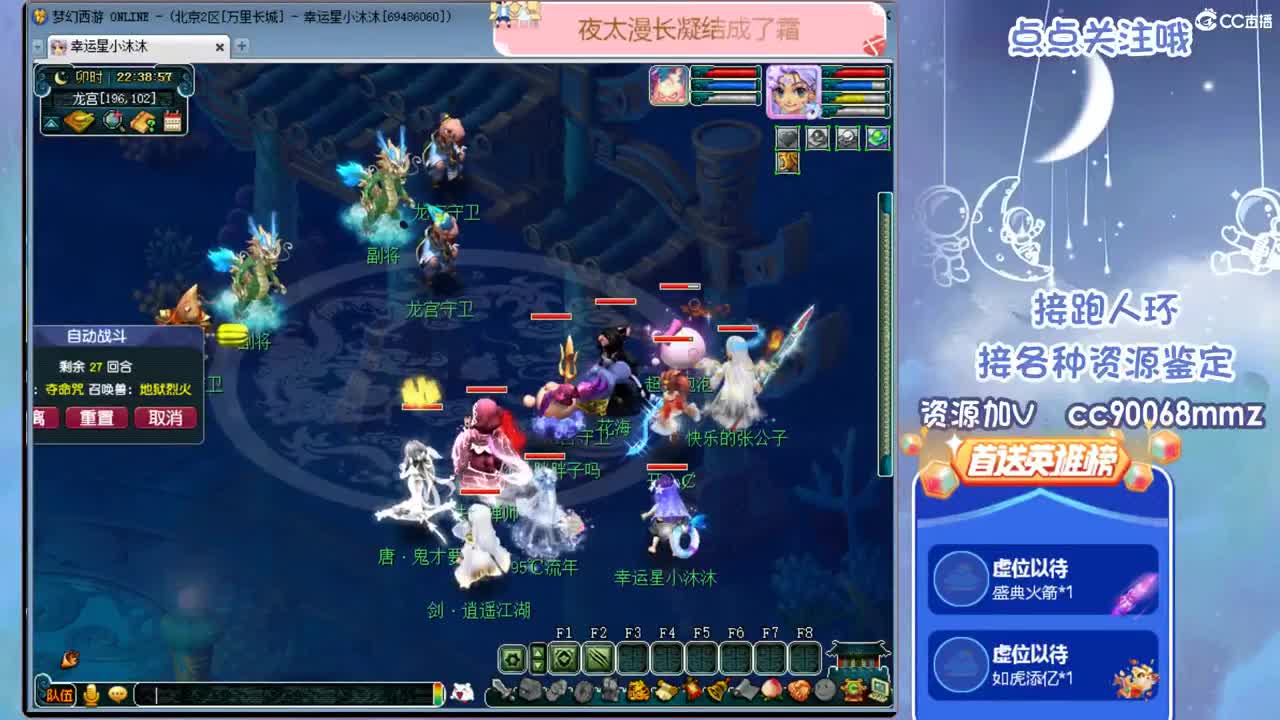Open the system computer icon at bottom right
Screen dimensions: 1280x720
click(x=879, y=690)
